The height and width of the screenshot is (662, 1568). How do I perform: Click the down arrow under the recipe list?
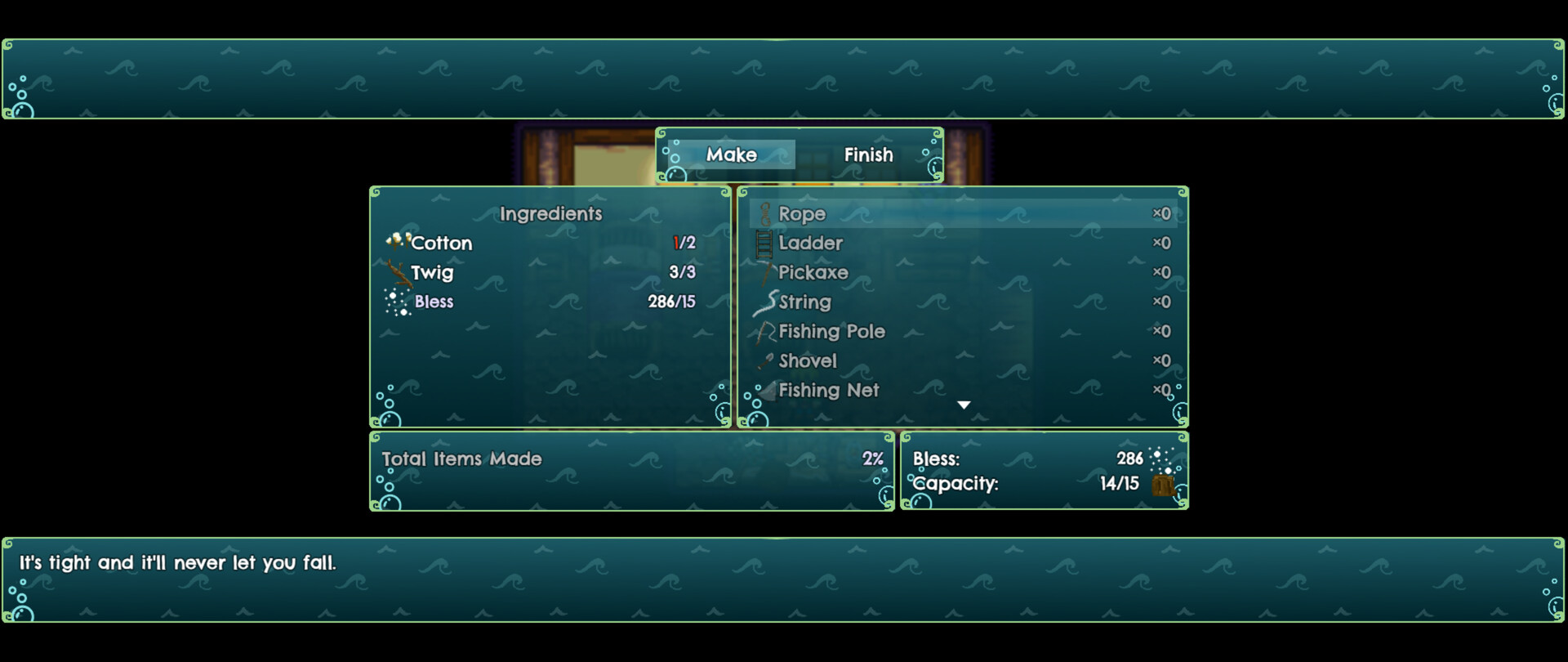964,405
